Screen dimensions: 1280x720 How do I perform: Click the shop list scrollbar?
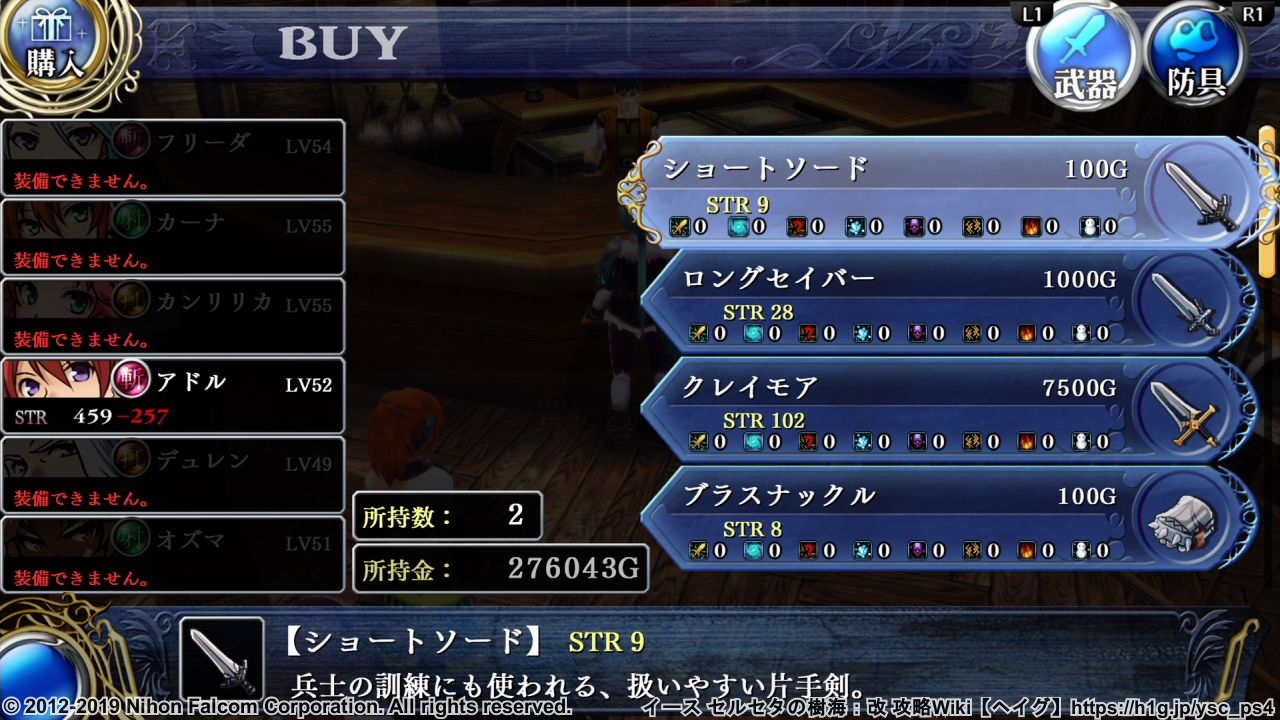(x=1267, y=200)
